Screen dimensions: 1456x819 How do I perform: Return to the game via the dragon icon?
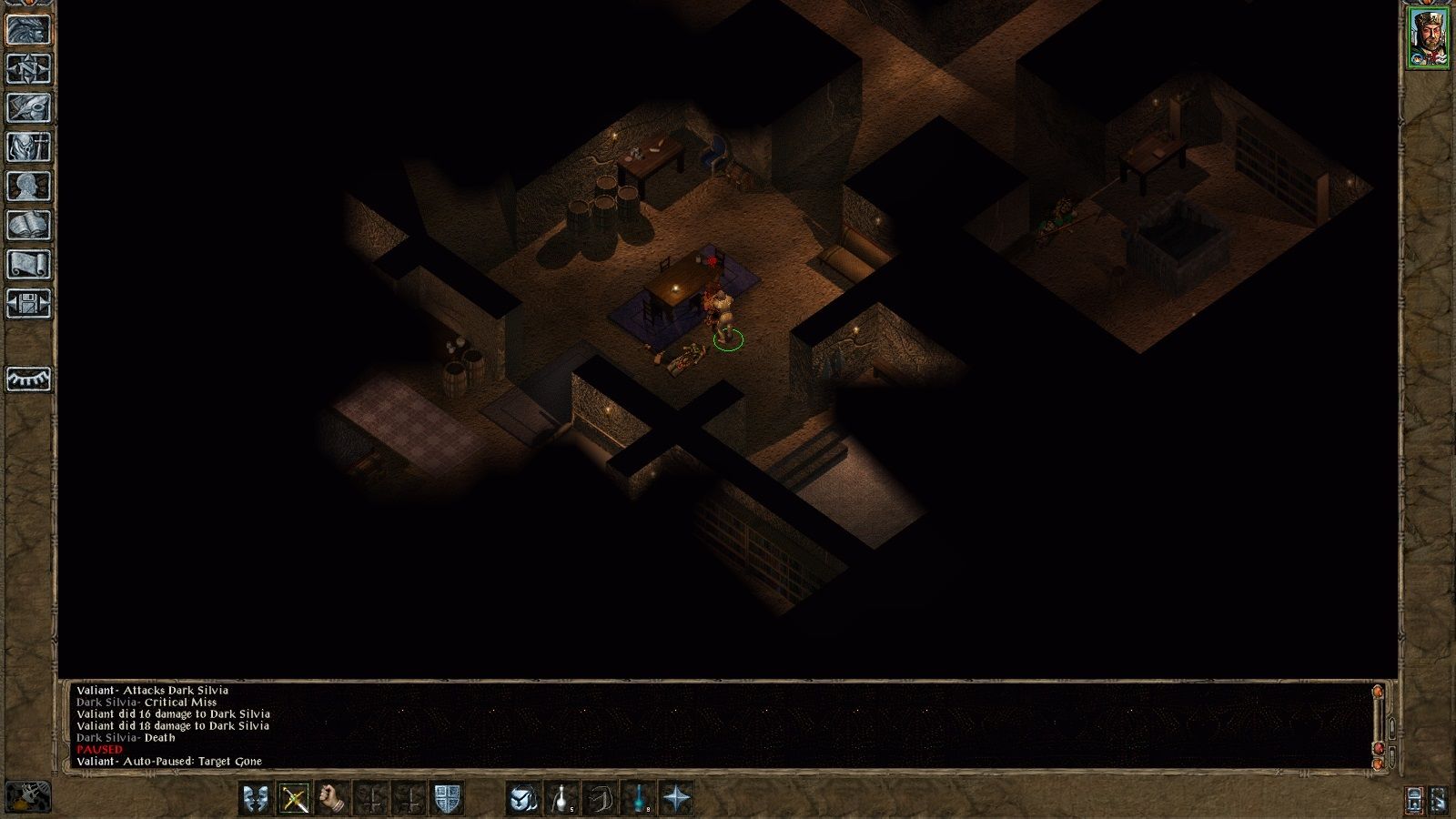point(28,30)
